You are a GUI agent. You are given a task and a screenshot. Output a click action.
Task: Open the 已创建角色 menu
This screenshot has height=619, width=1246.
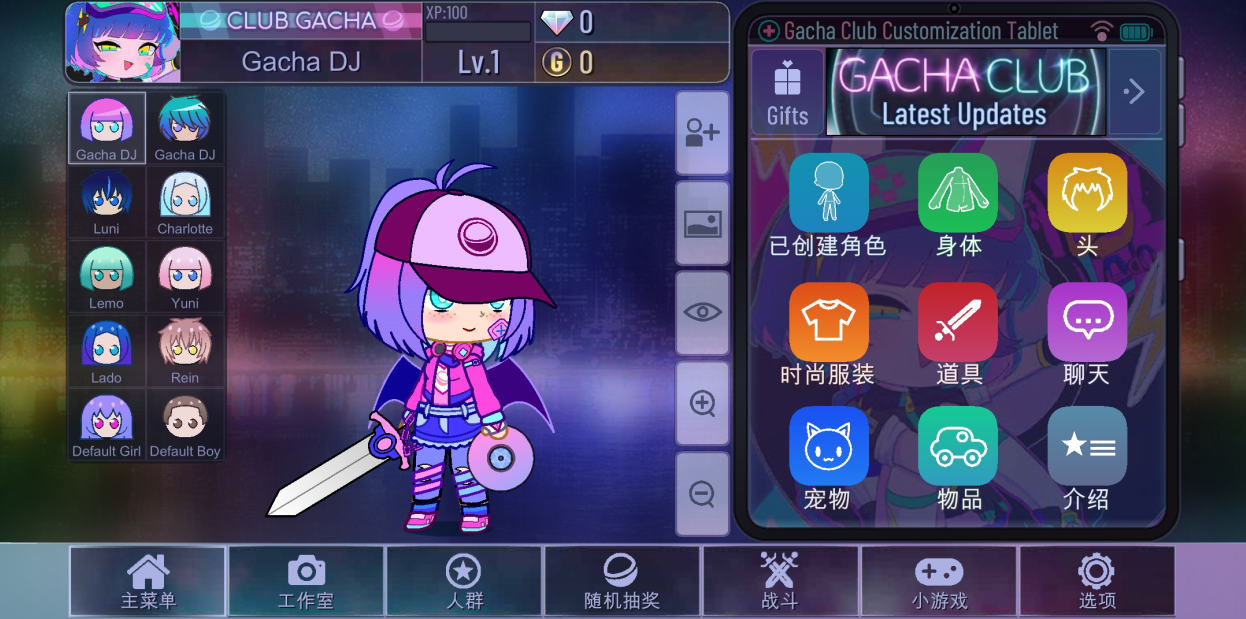tap(828, 193)
